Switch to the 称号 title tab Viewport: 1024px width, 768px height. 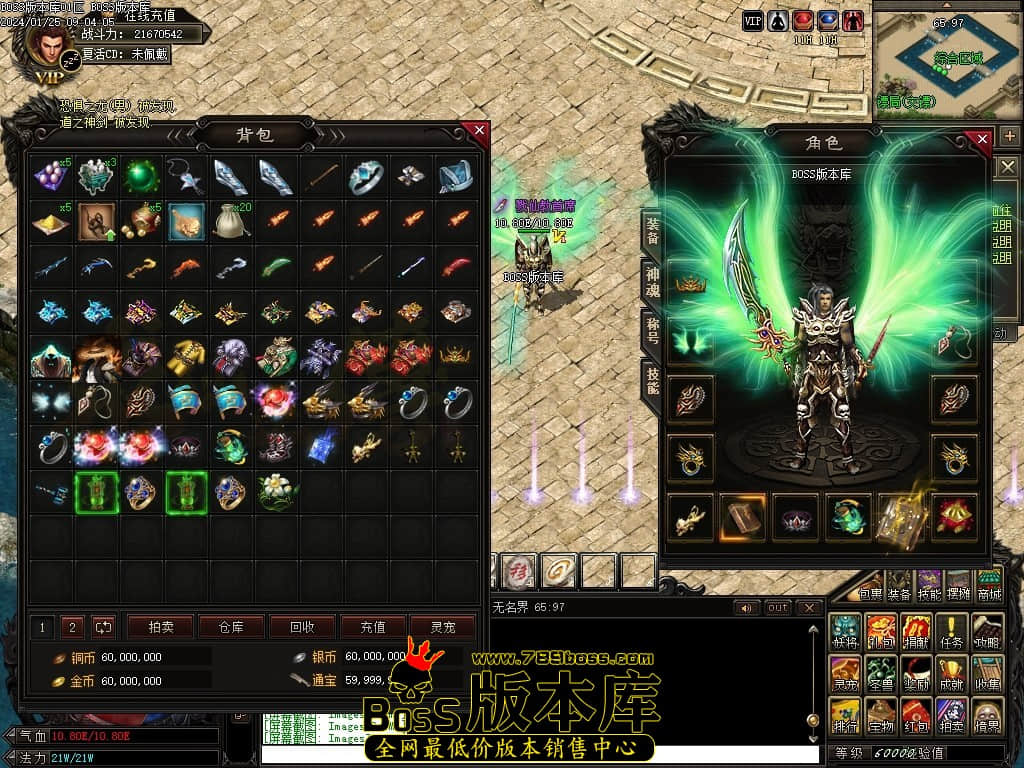pyautogui.click(x=651, y=332)
